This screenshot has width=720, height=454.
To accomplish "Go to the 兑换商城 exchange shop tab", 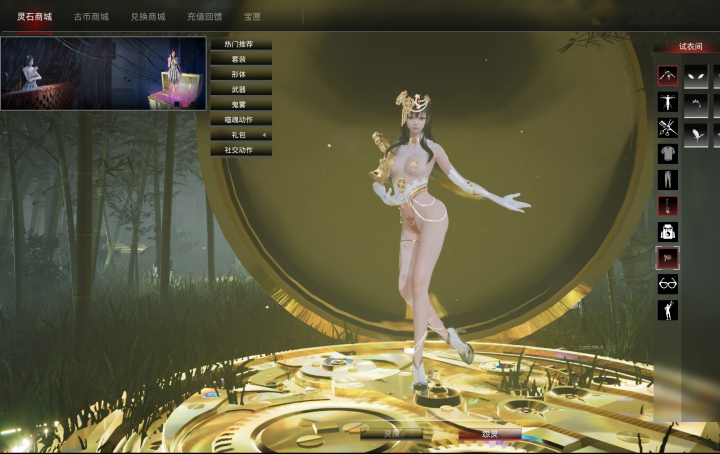I will [148, 17].
